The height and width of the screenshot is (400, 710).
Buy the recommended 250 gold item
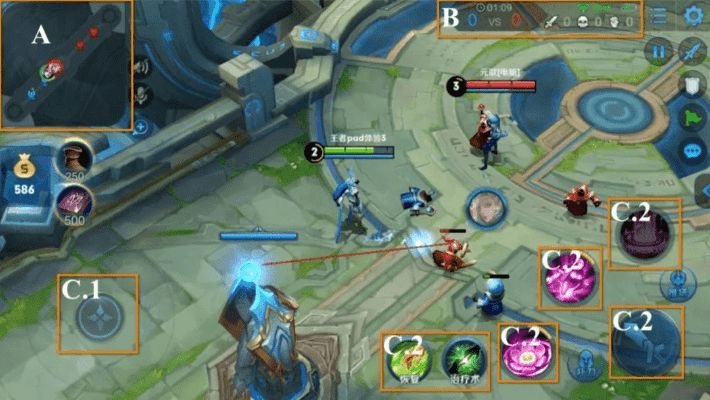pyautogui.click(x=72, y=157)
